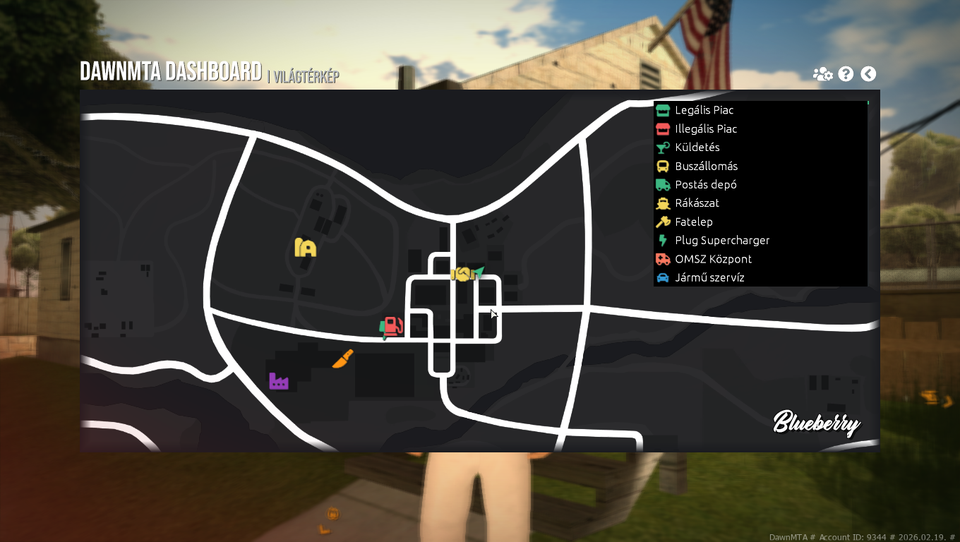Image resolution: width=960 pixels, height=542 pixels.
Task: Select the yellow handshake map marker
Action: tap(461, 273)
